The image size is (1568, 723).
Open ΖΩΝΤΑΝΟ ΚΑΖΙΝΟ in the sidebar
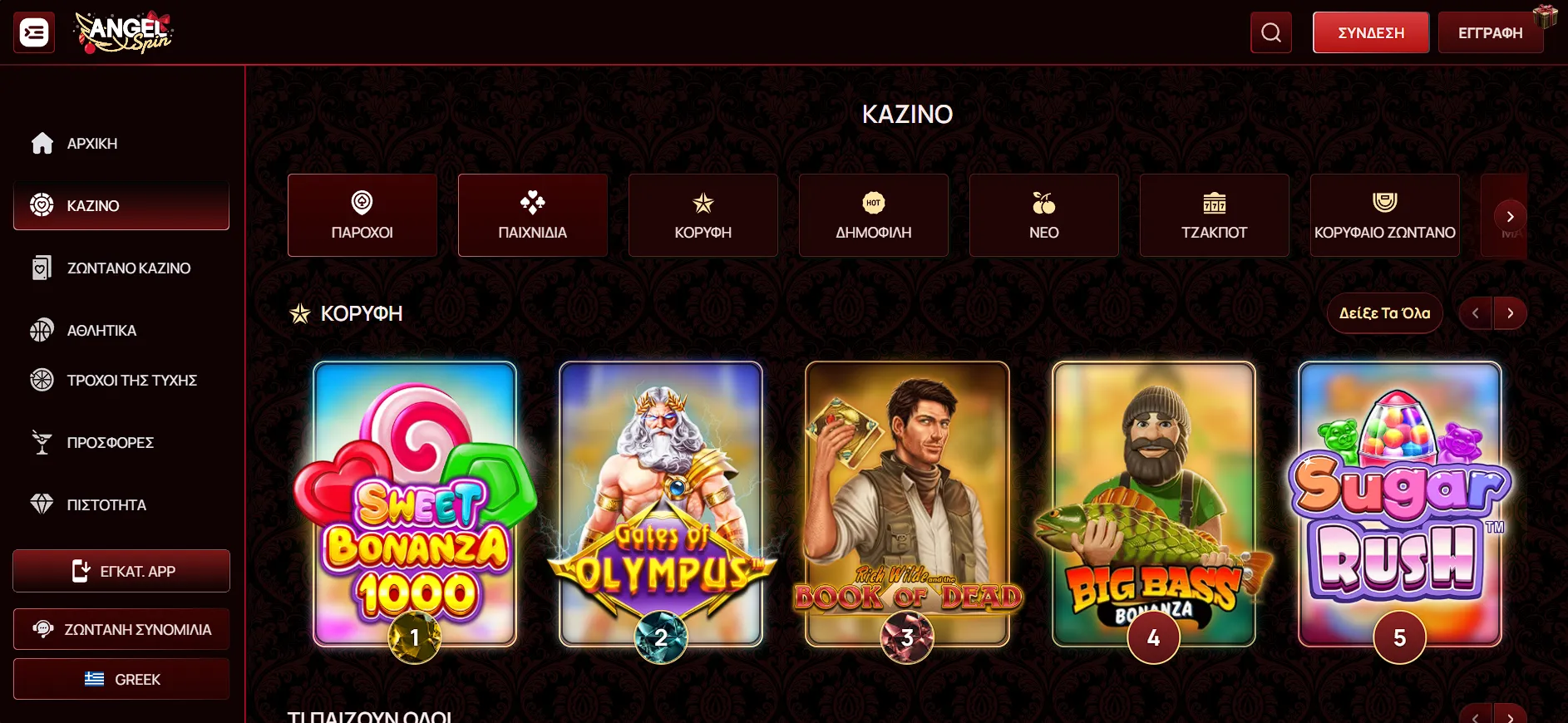[x=128, y=268]
